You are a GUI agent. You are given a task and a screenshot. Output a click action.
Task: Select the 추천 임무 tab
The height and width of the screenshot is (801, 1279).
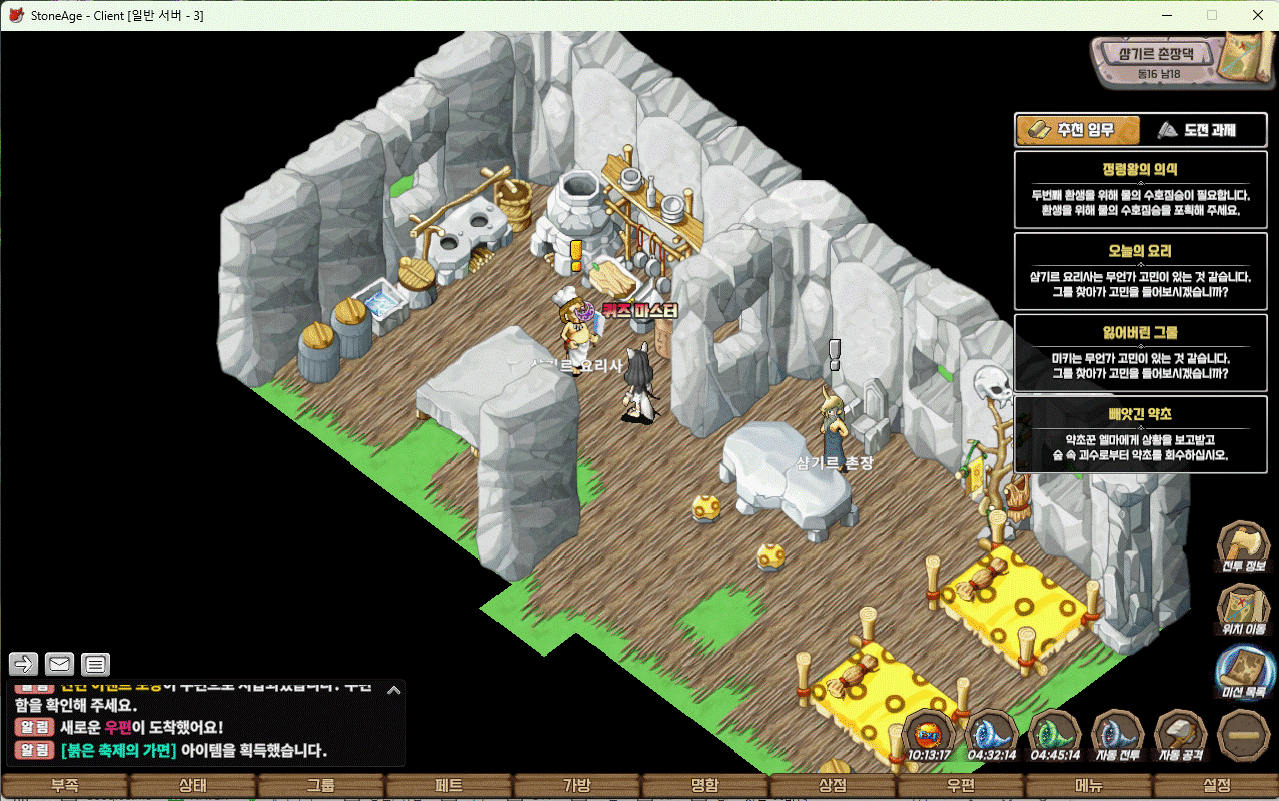tap(1078, 130)
